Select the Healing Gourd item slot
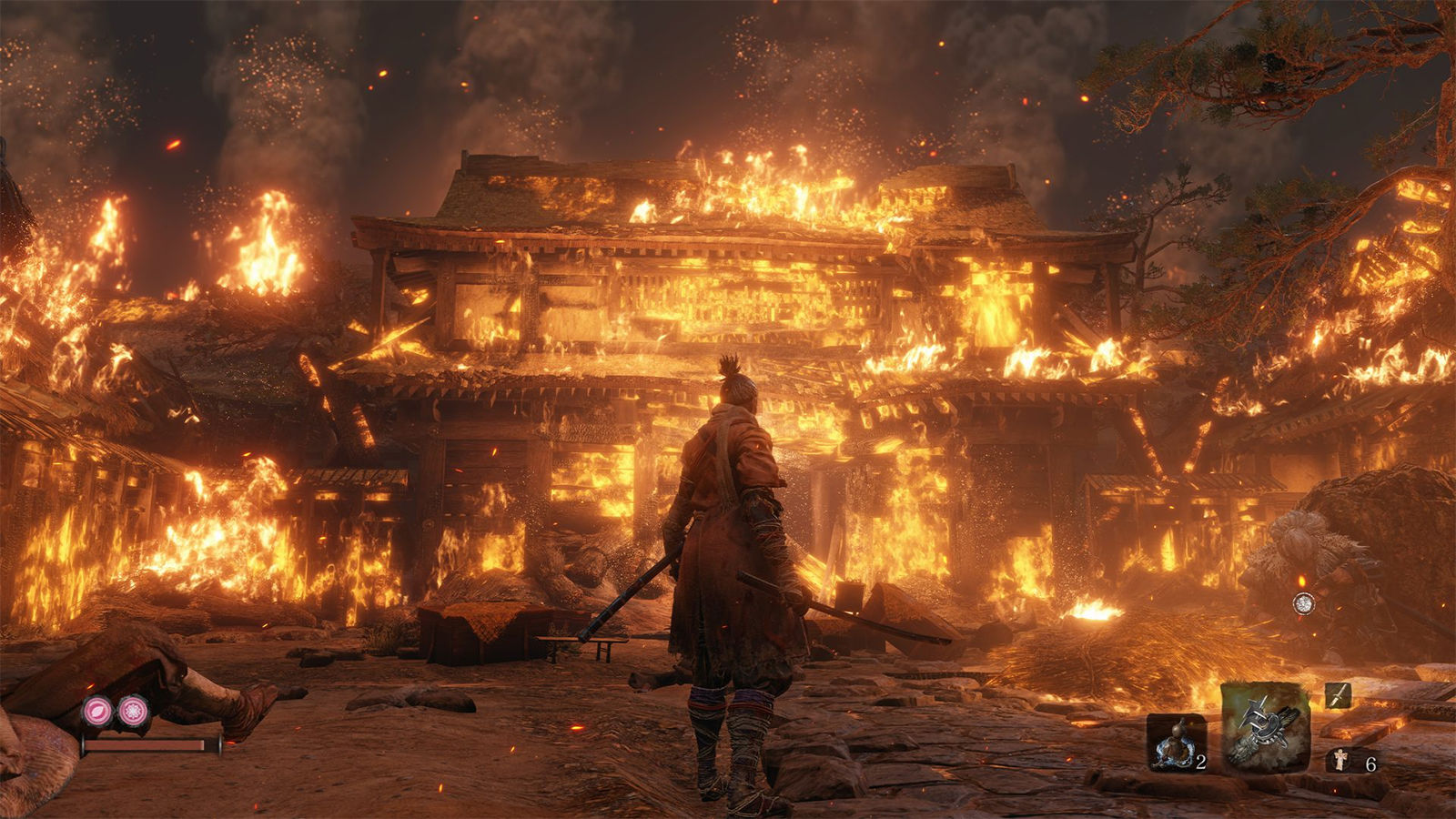This screenshot has height=819, width=1456. (x=1176, y=743)
